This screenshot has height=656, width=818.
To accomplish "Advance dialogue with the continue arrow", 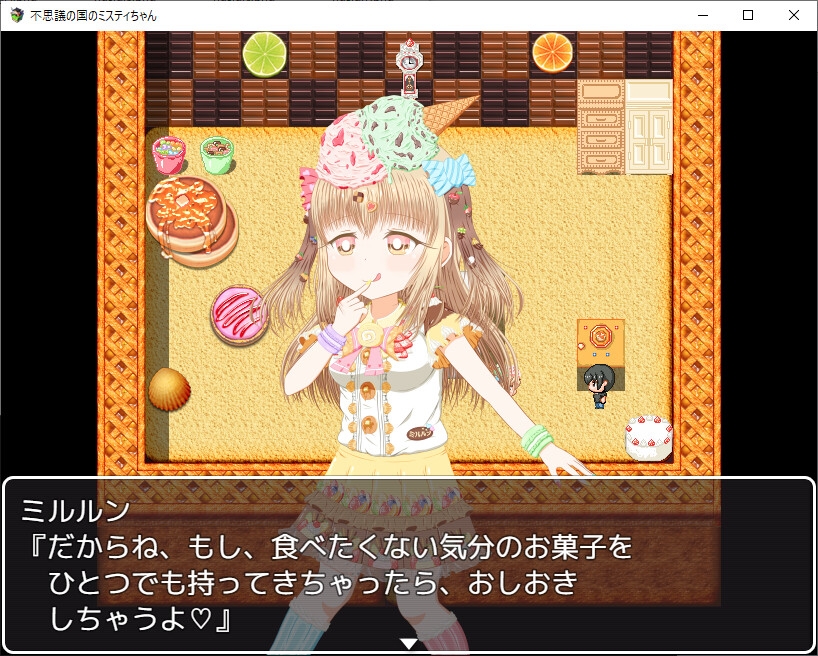I will coord(408,643).
